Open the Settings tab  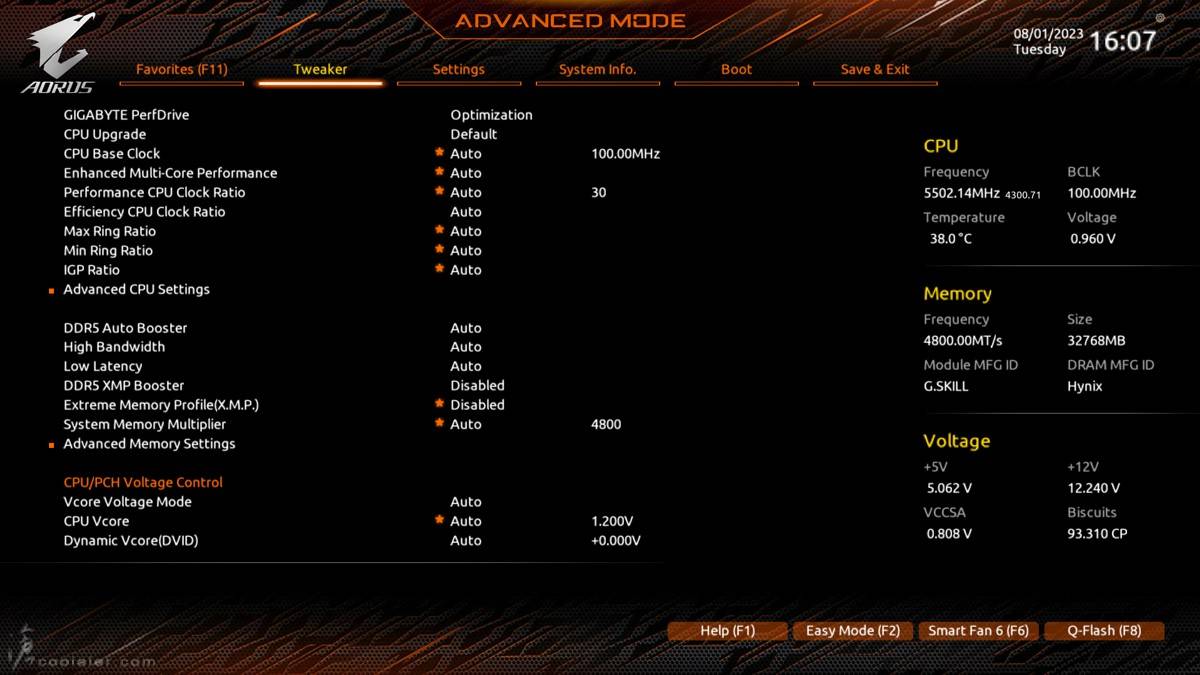(458, 70)
